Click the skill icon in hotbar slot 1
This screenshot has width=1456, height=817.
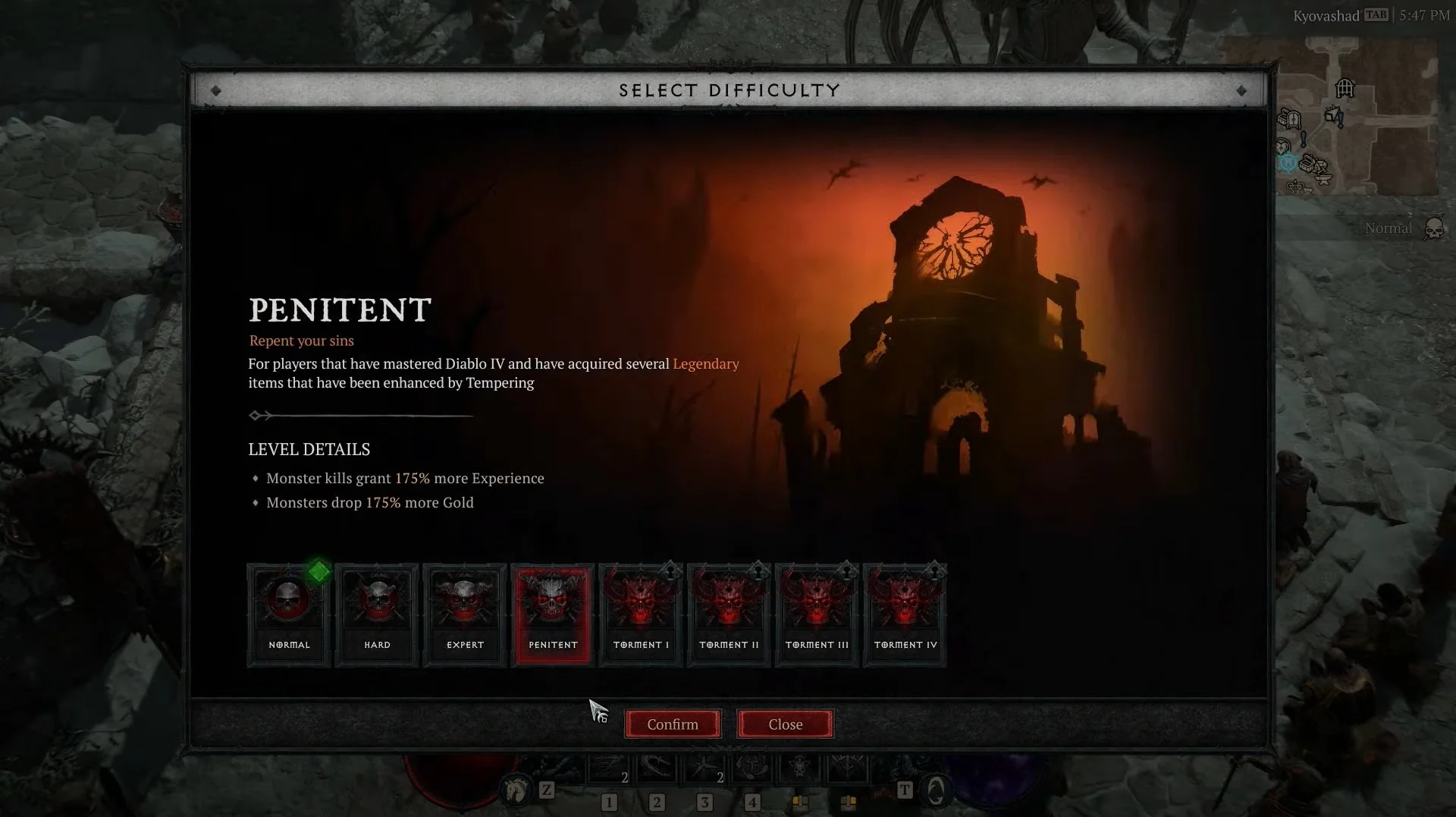[x=608, y=766]
